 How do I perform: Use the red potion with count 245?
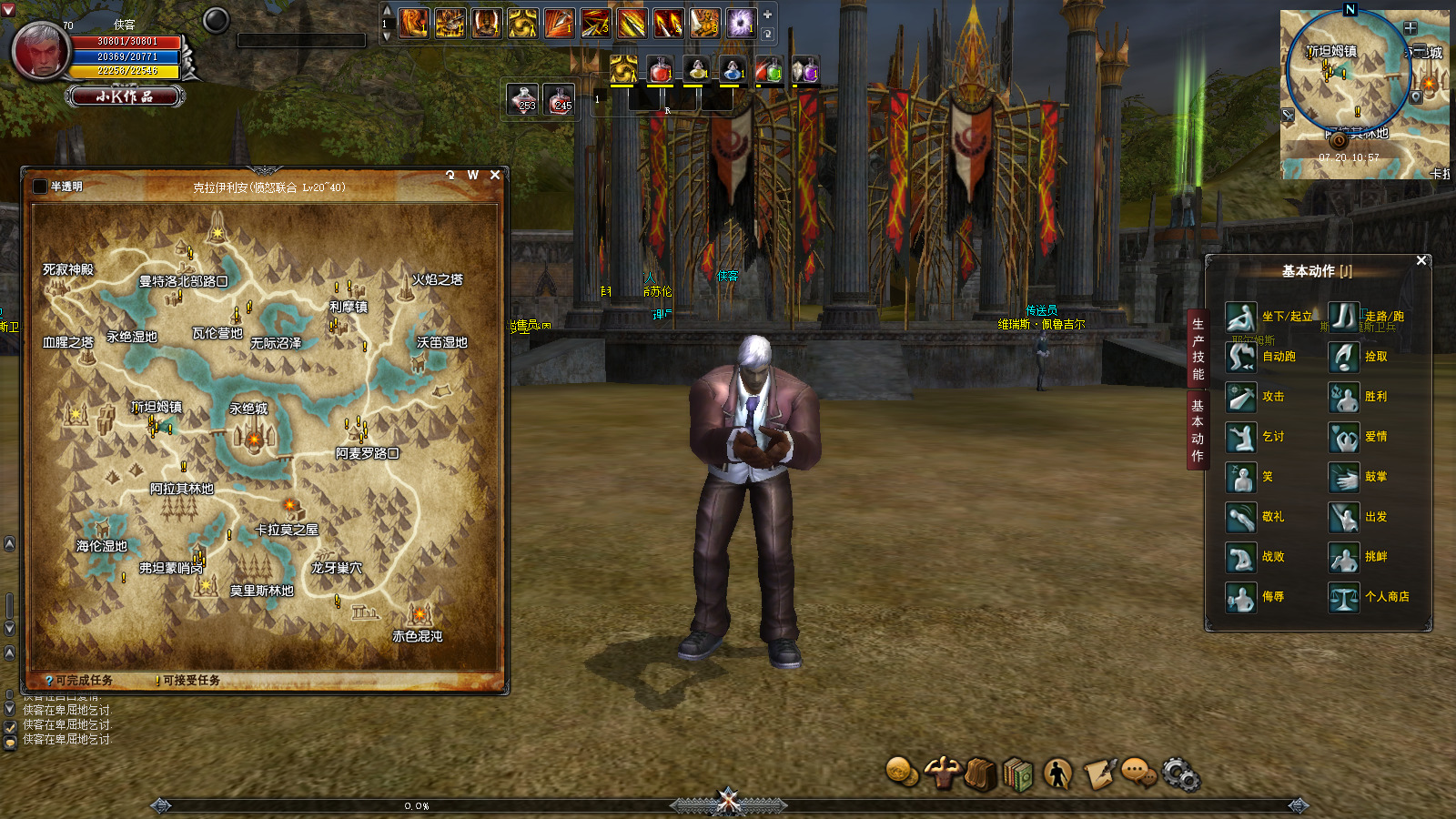[560, 98]
